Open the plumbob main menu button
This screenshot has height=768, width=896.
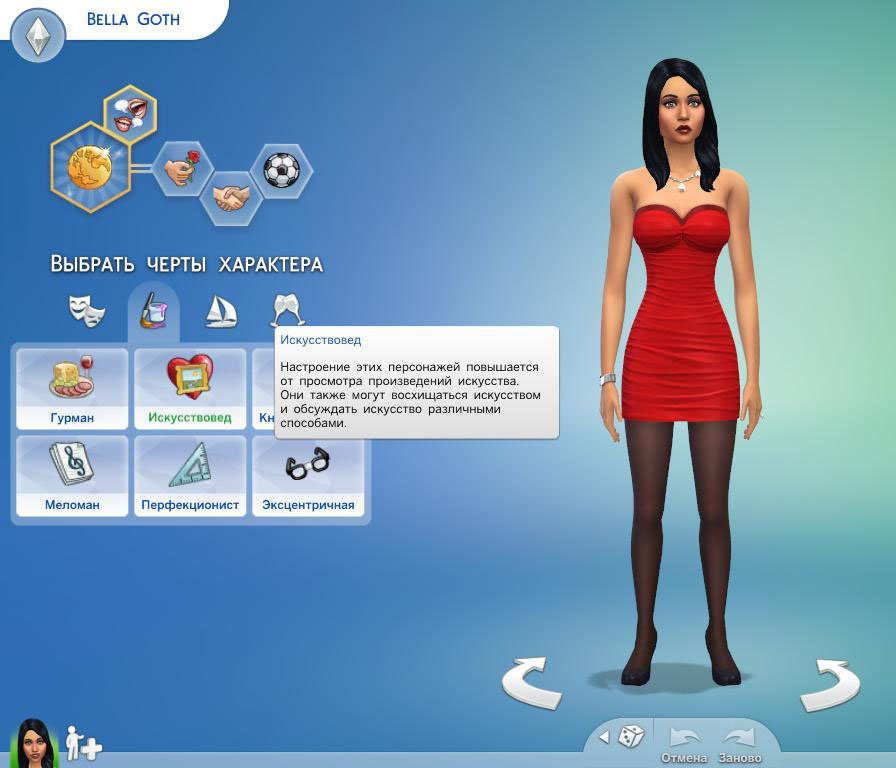click(x=38, y=36)
